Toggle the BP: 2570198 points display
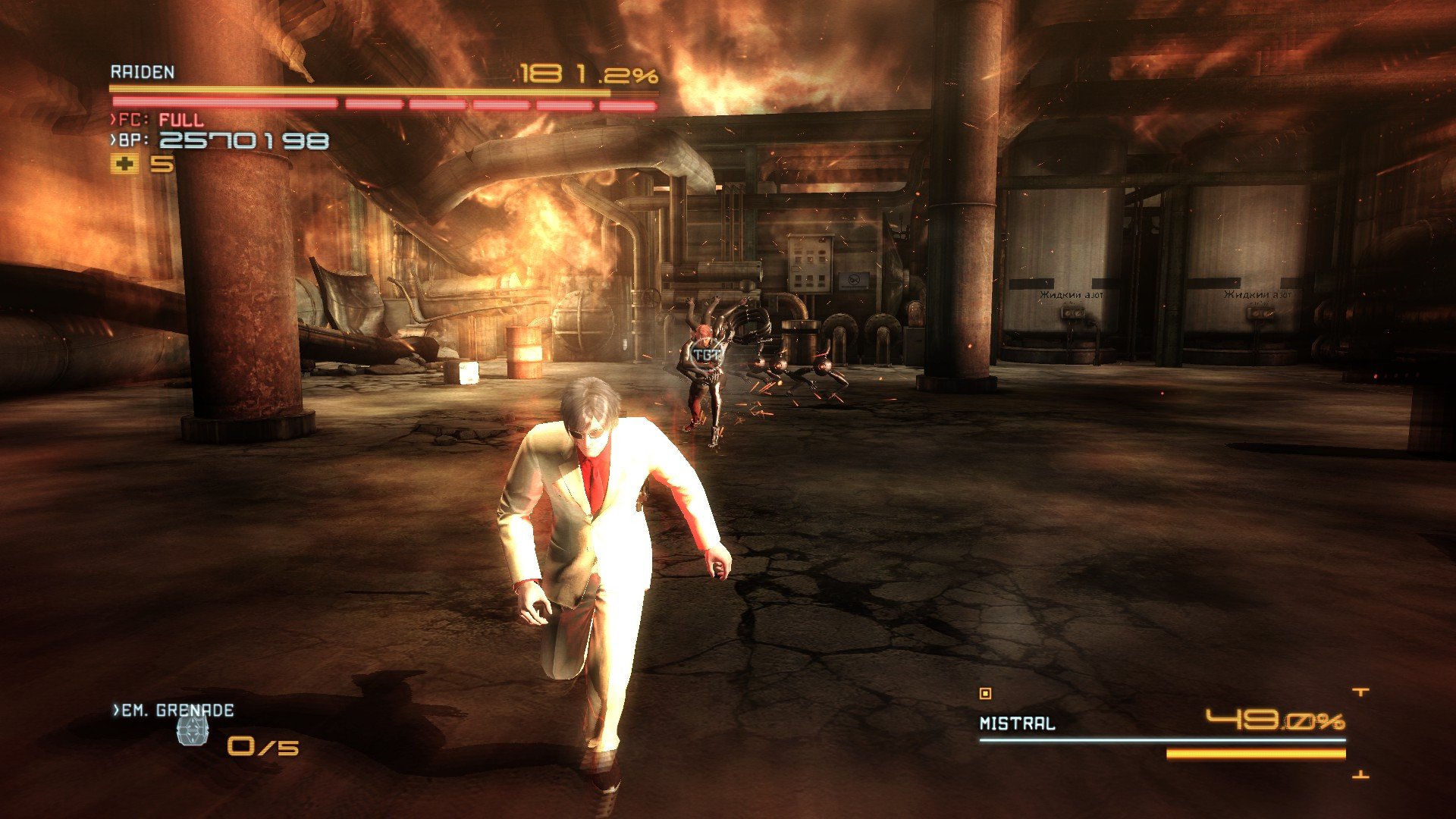This screenshot has width=1456, height=819. (x=243, y=140)
